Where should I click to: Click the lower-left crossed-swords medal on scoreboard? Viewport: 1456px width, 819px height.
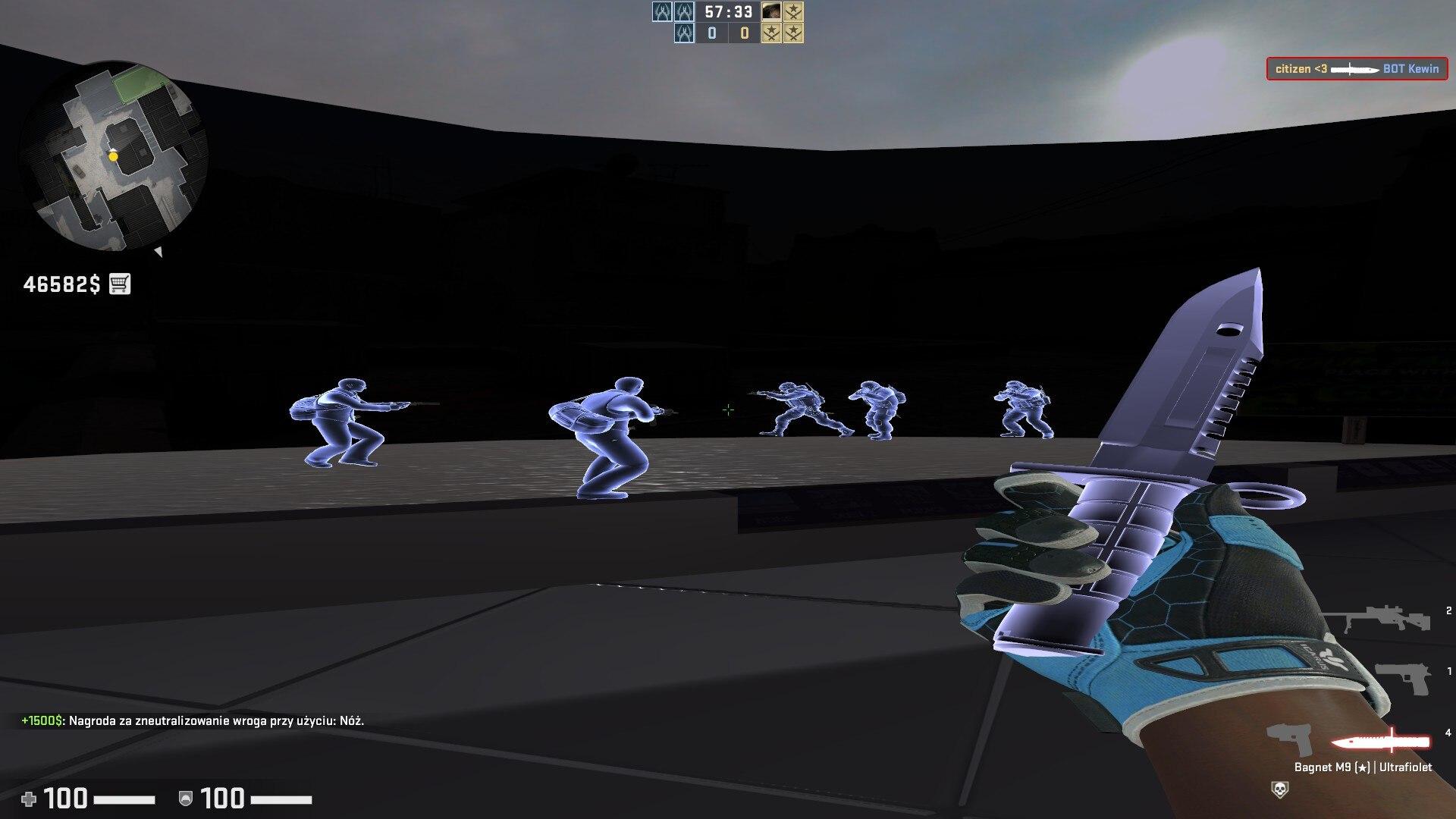point(772,33)
